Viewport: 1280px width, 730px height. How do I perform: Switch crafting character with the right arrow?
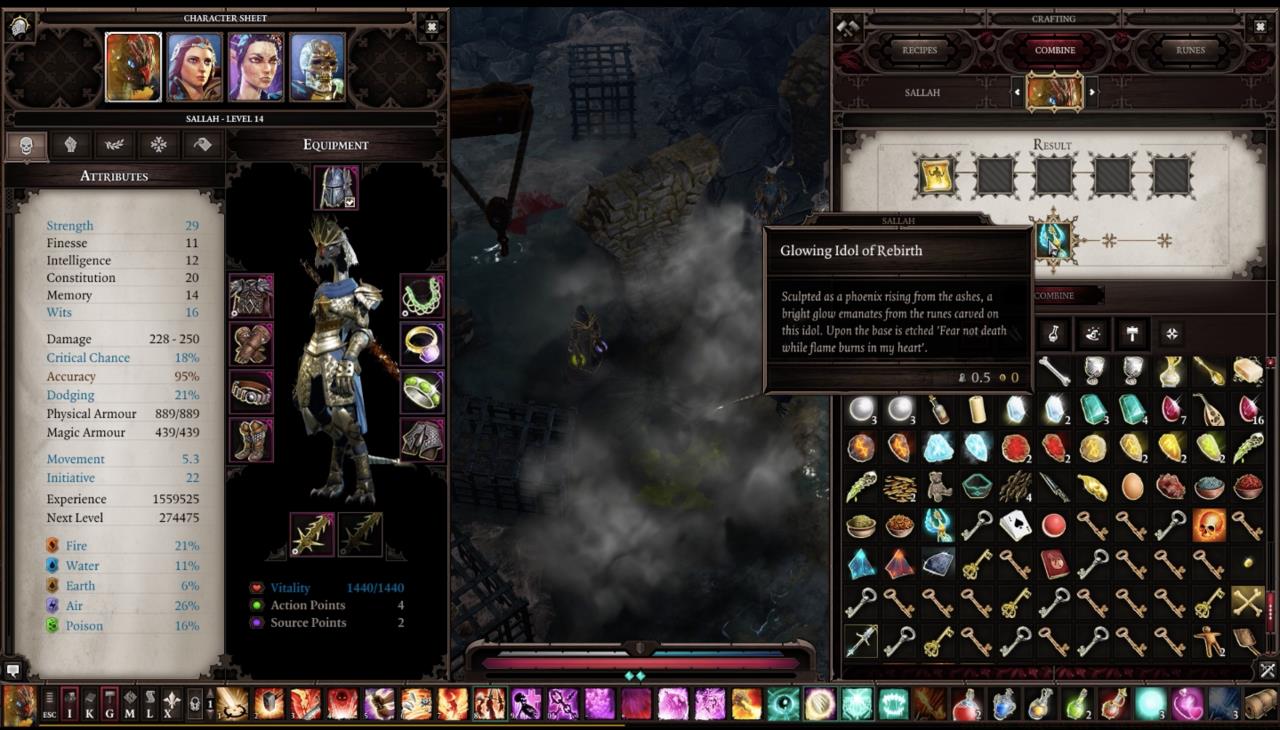tap(1092, 92)
